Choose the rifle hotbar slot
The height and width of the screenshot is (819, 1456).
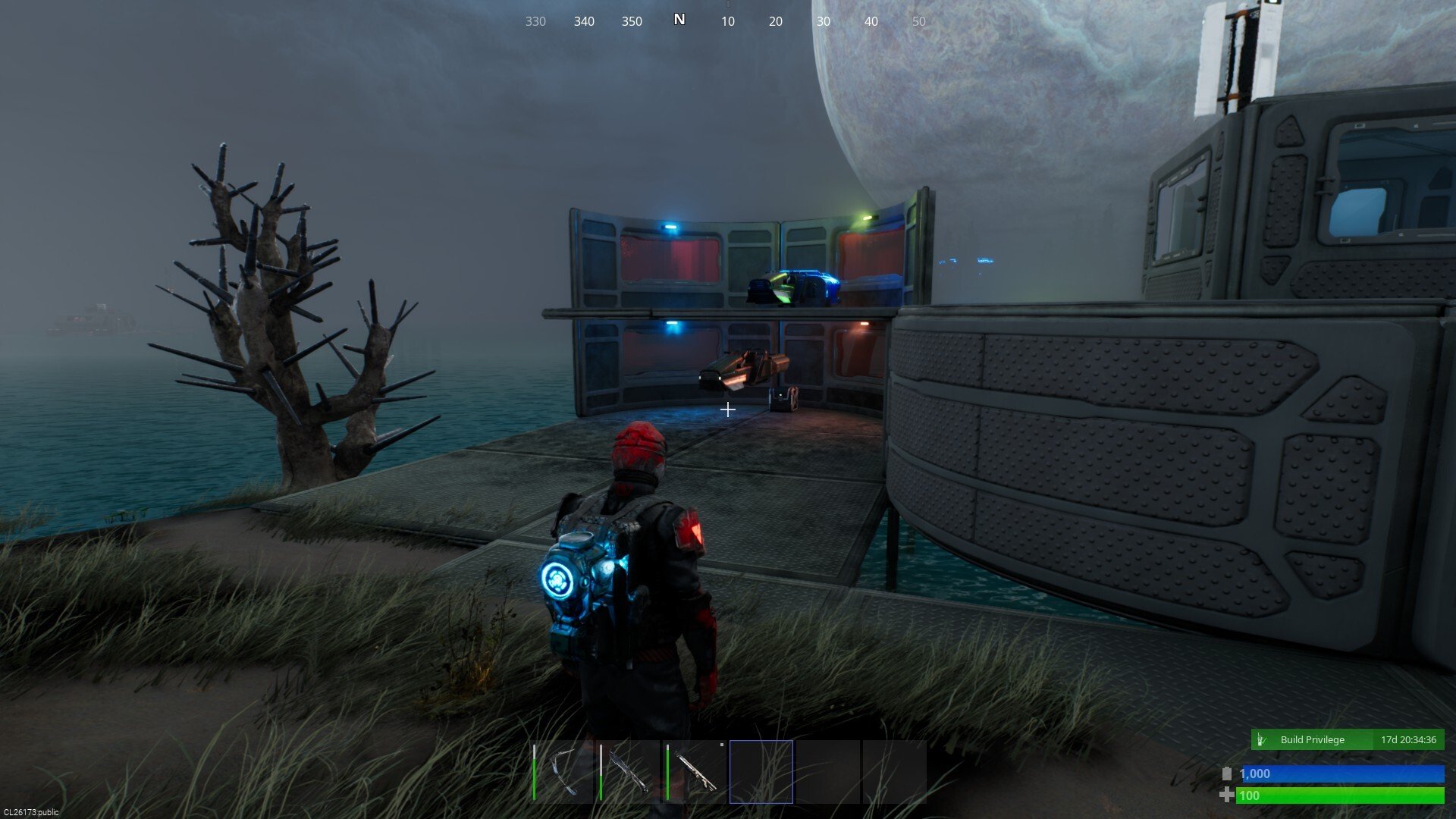pos(695,772)
